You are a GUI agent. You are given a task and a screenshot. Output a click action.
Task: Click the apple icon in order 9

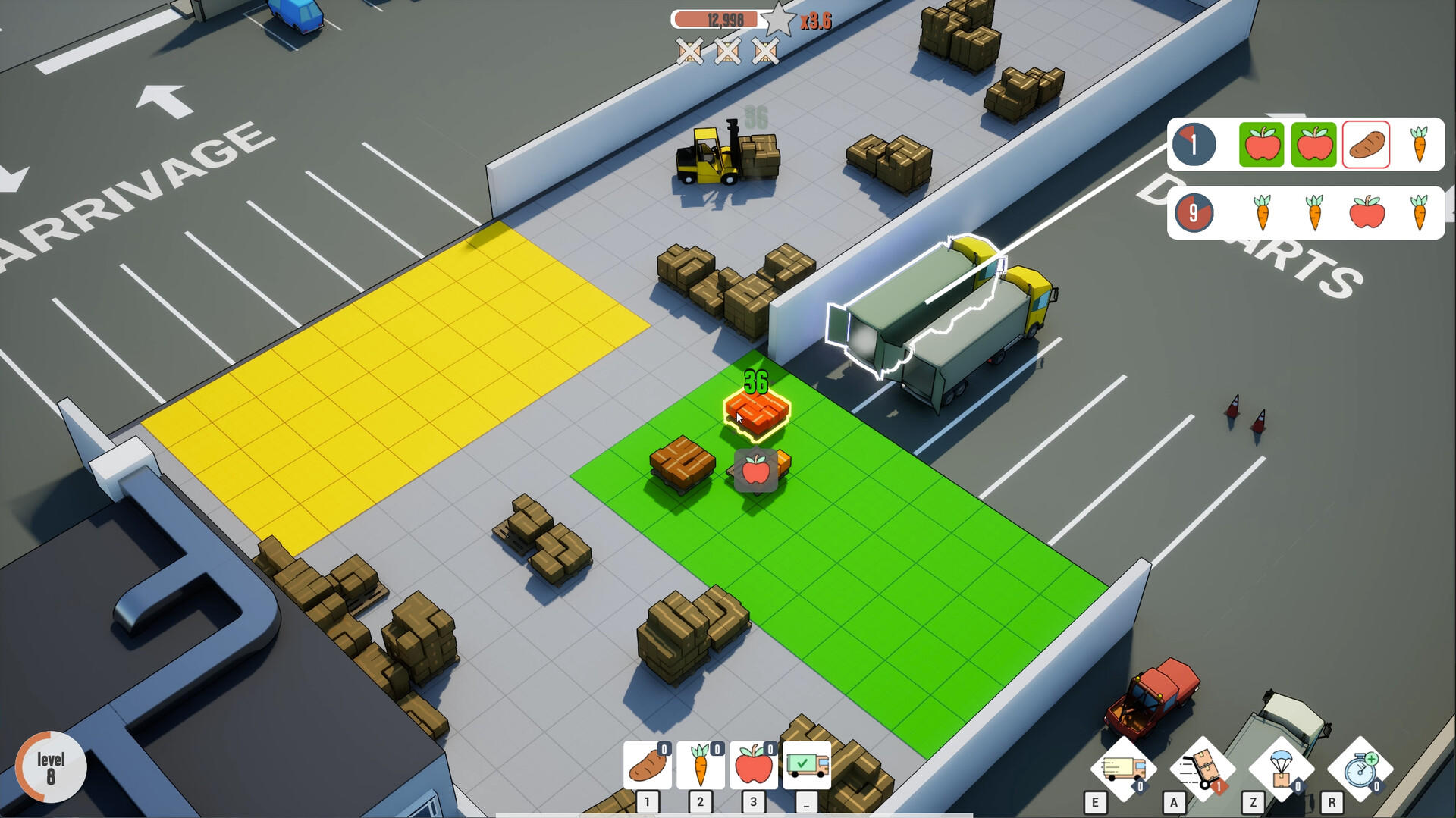point(1368,213)
